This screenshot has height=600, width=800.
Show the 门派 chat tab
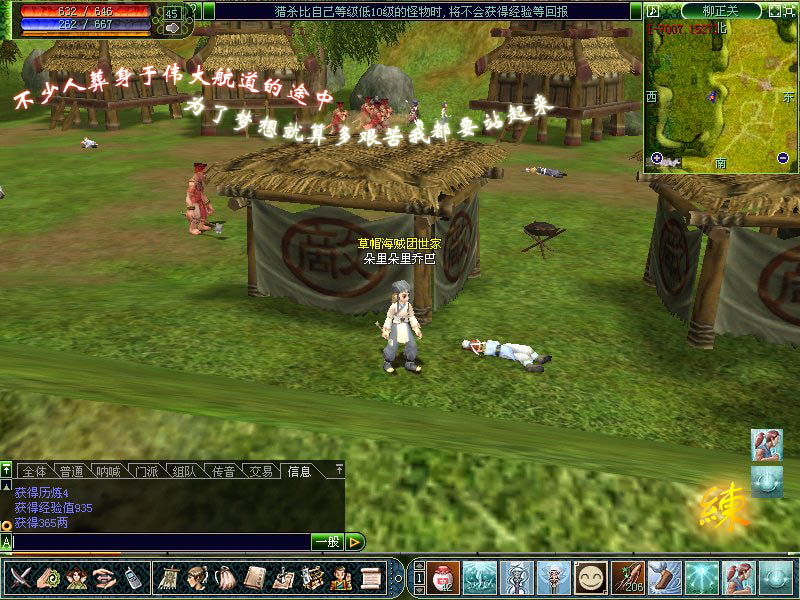pos(147,471)
